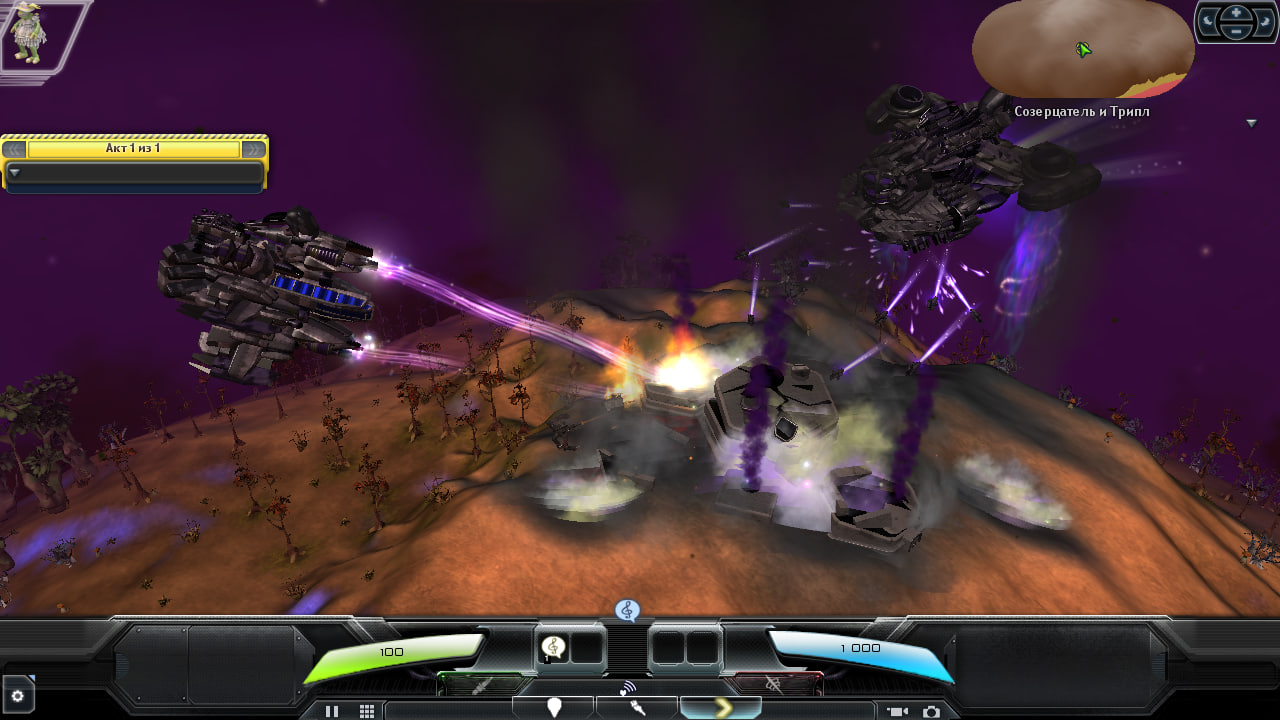Click the planet minimap

[1083, 50]
